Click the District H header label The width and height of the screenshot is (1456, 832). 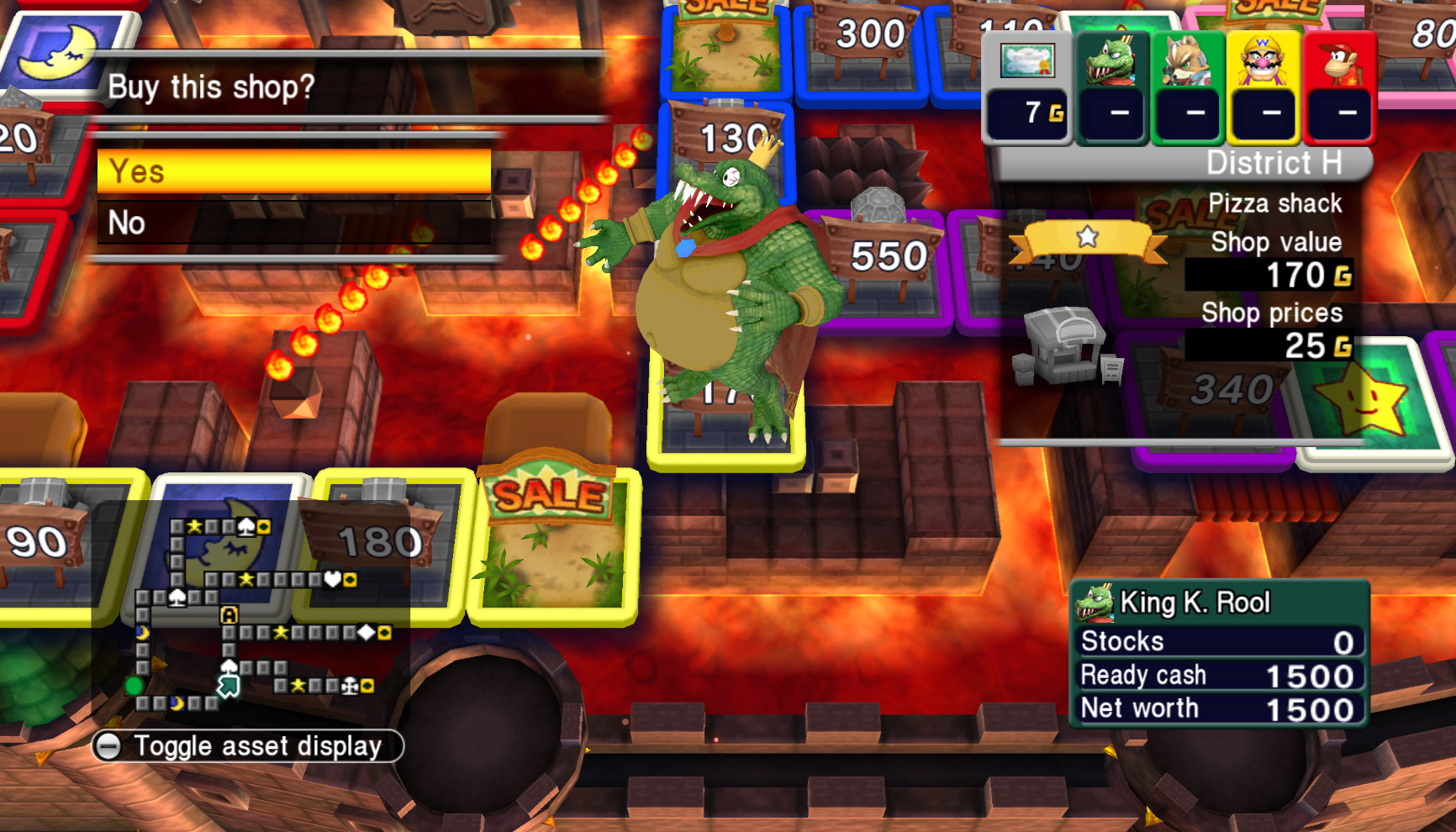(1275, 162)
